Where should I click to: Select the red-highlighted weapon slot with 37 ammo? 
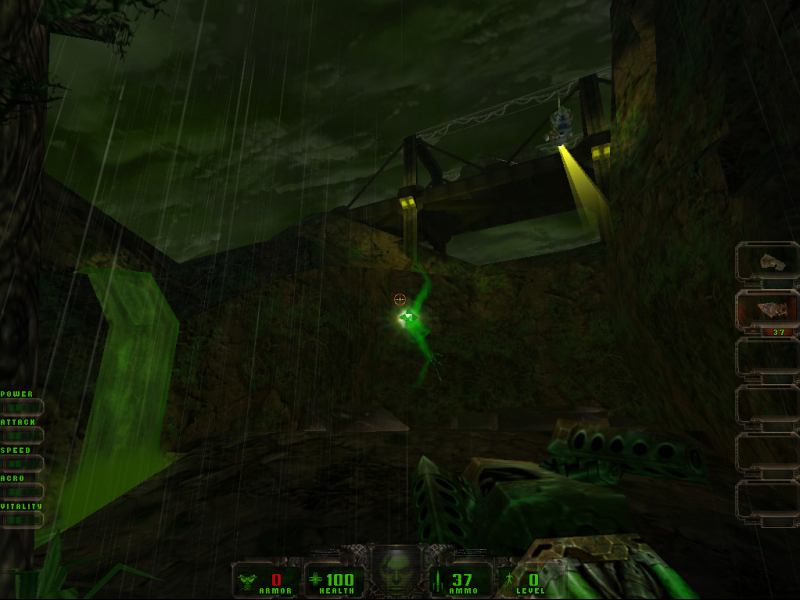[x=767, y=311]
